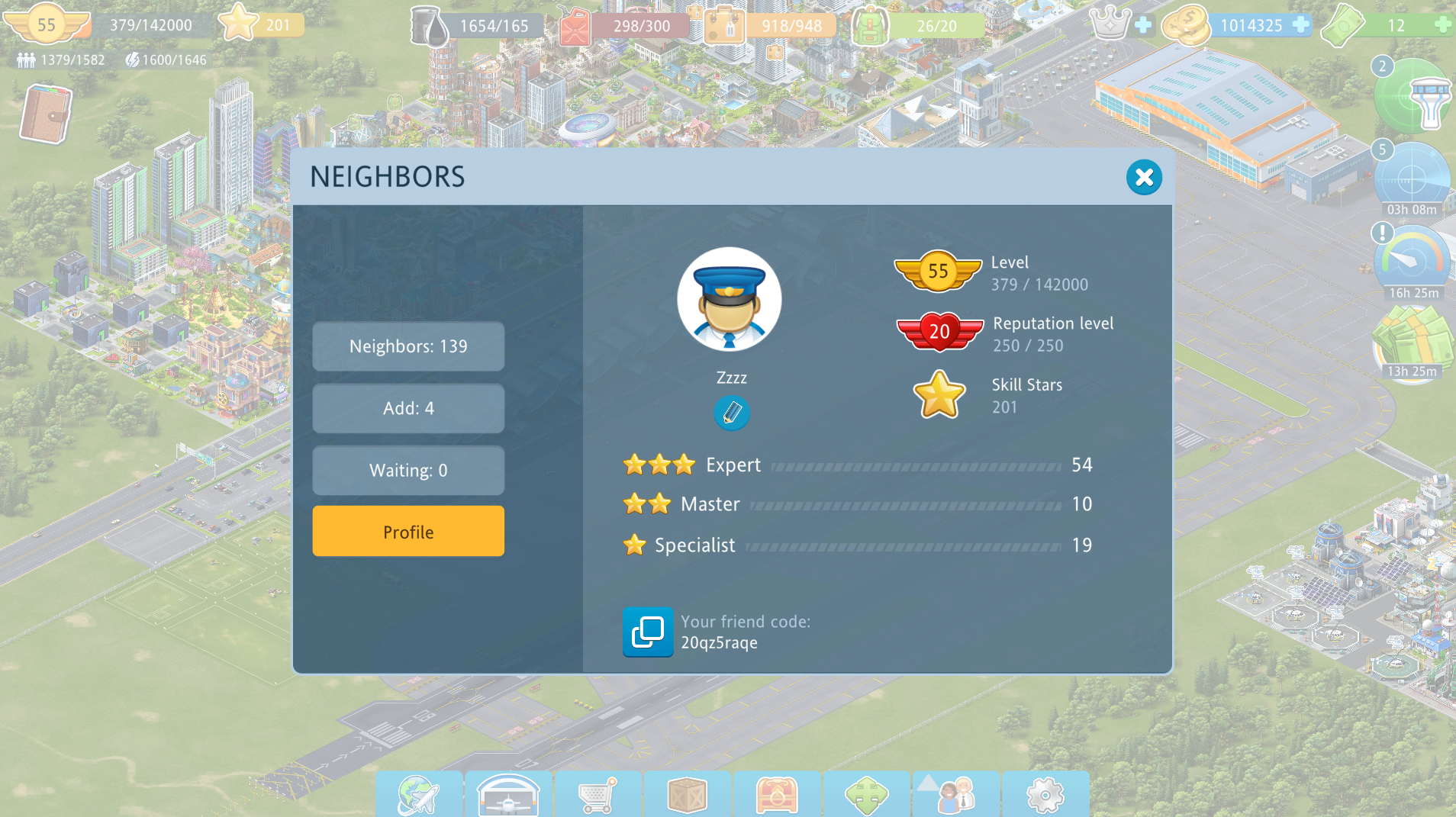
Task: Open the treasure chest menu
Action: click(x=777, y=795)
